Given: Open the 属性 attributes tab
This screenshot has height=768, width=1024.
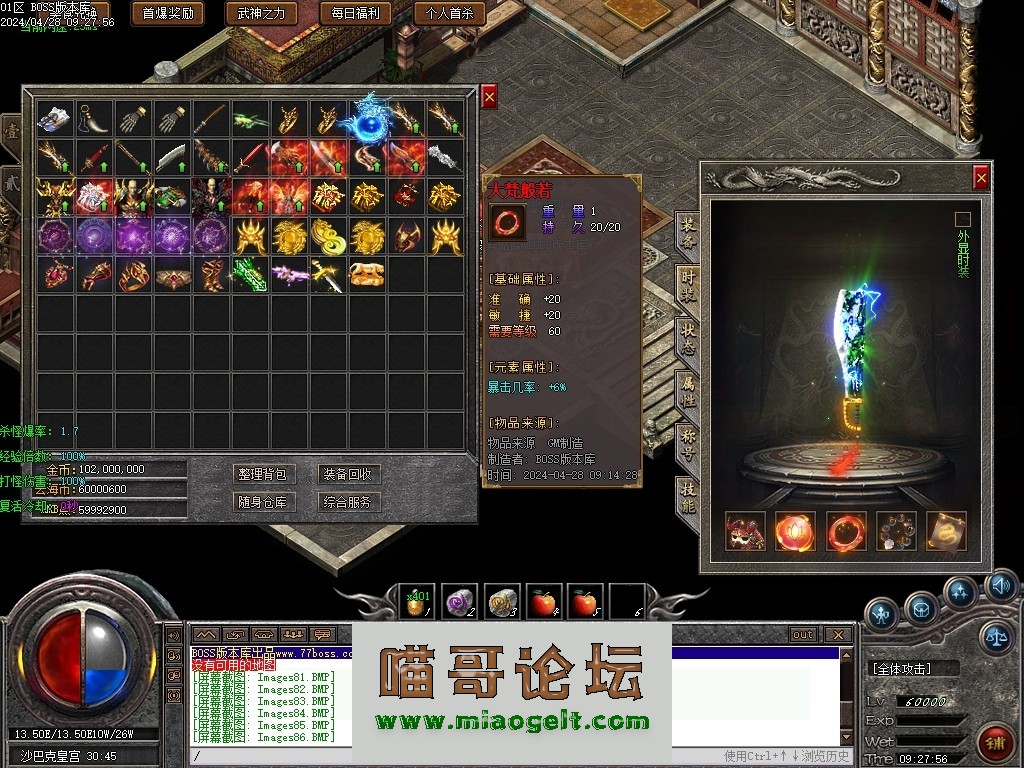Looking at the screenshot, I should coord(688,390).
